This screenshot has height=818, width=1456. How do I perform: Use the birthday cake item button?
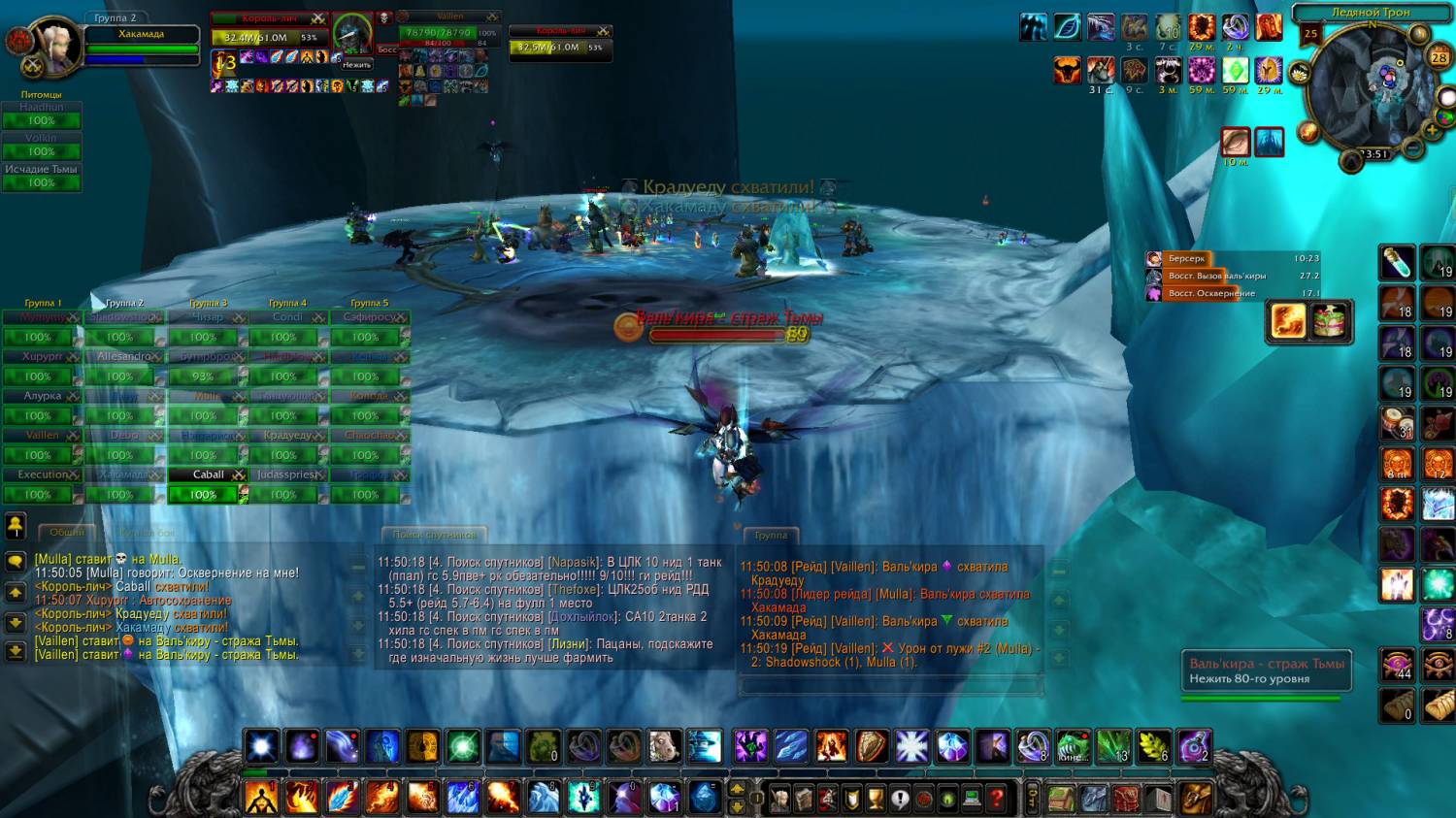click(1331, 321)
